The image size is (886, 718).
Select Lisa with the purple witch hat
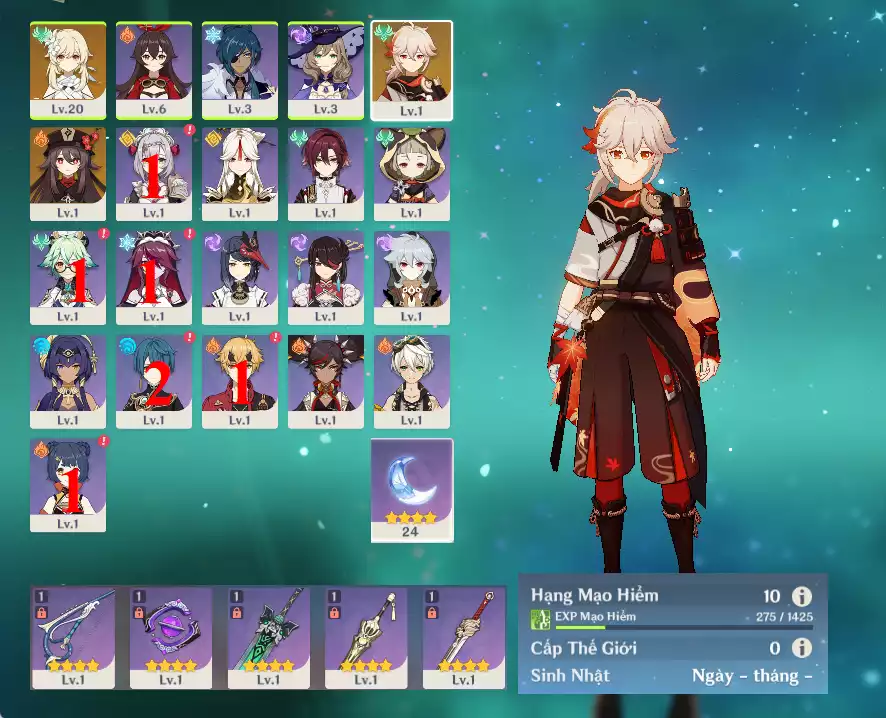[x=326, y=69]
